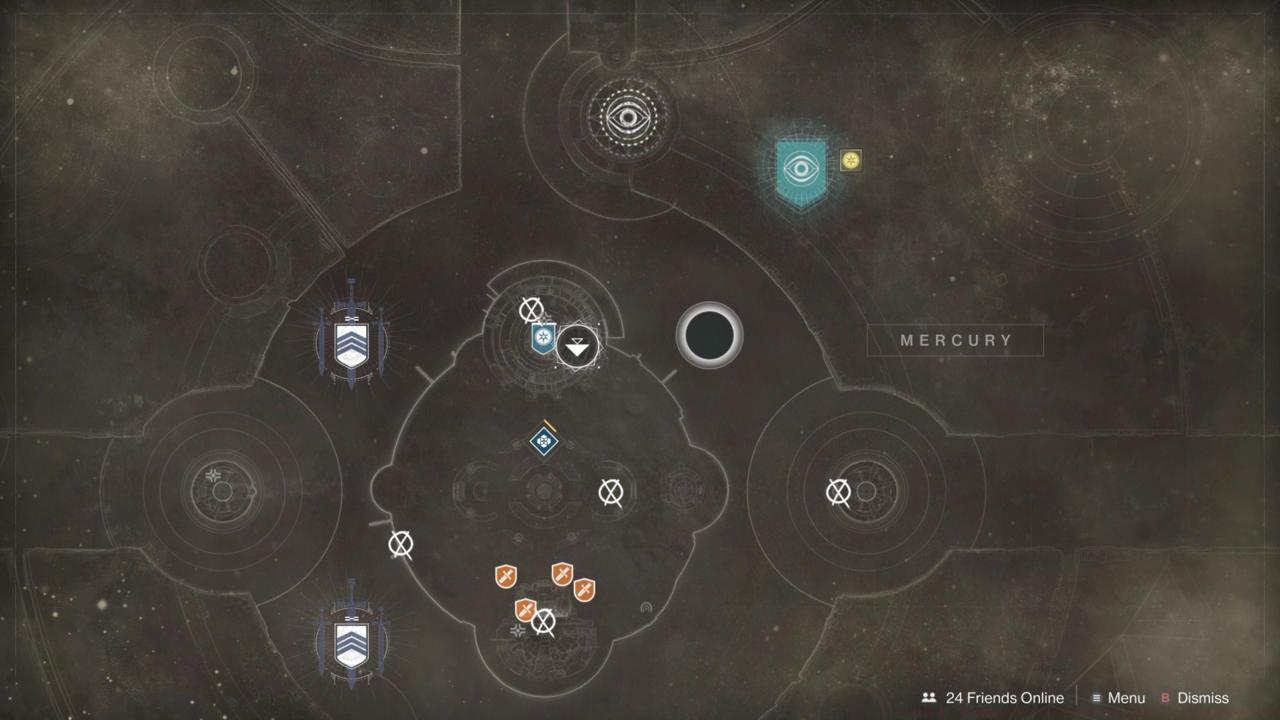1280x720 pixels.
Task: Select the Mercury destination label
Action: [954, 341]
